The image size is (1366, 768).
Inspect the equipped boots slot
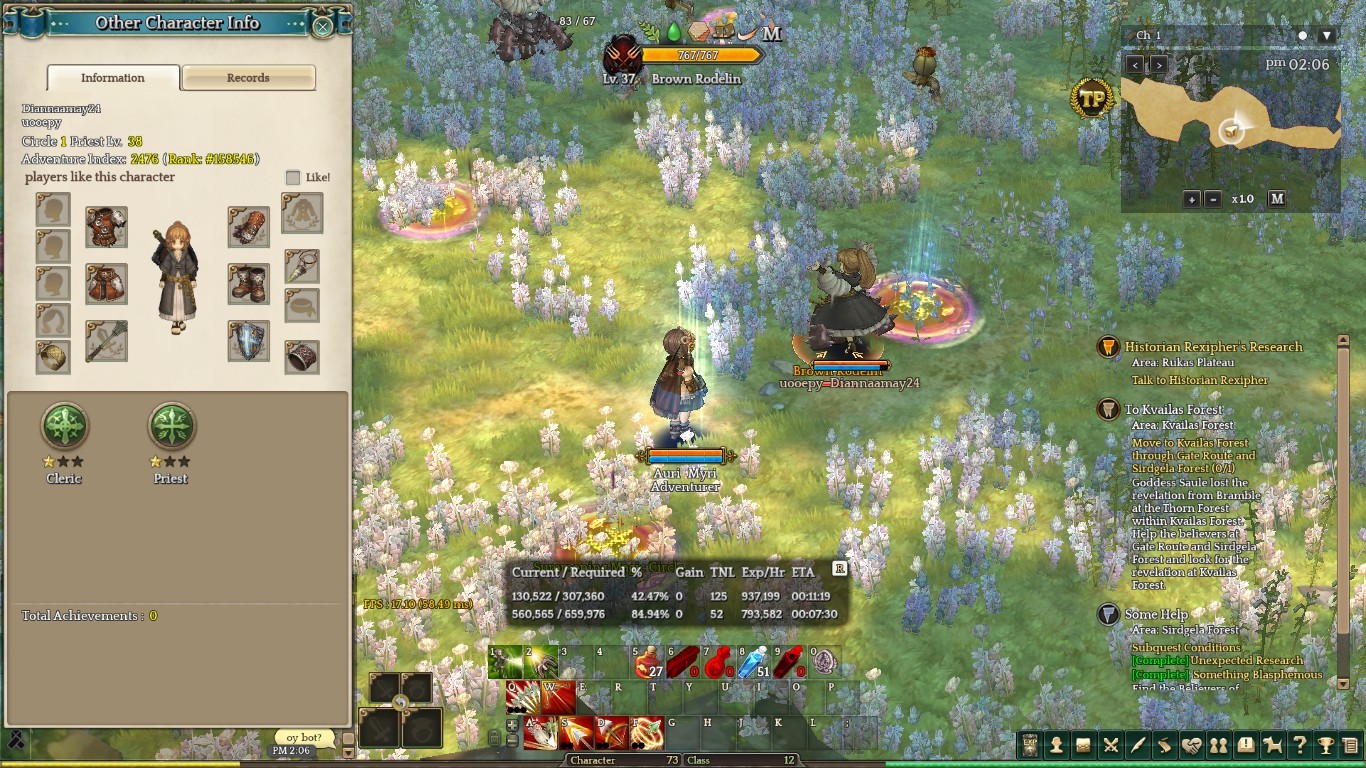247,284
